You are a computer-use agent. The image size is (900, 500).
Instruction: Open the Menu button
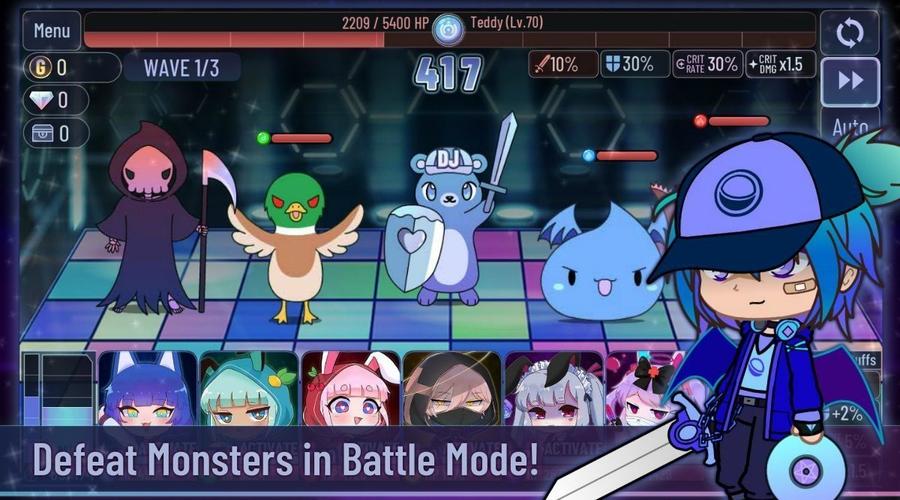51,30
